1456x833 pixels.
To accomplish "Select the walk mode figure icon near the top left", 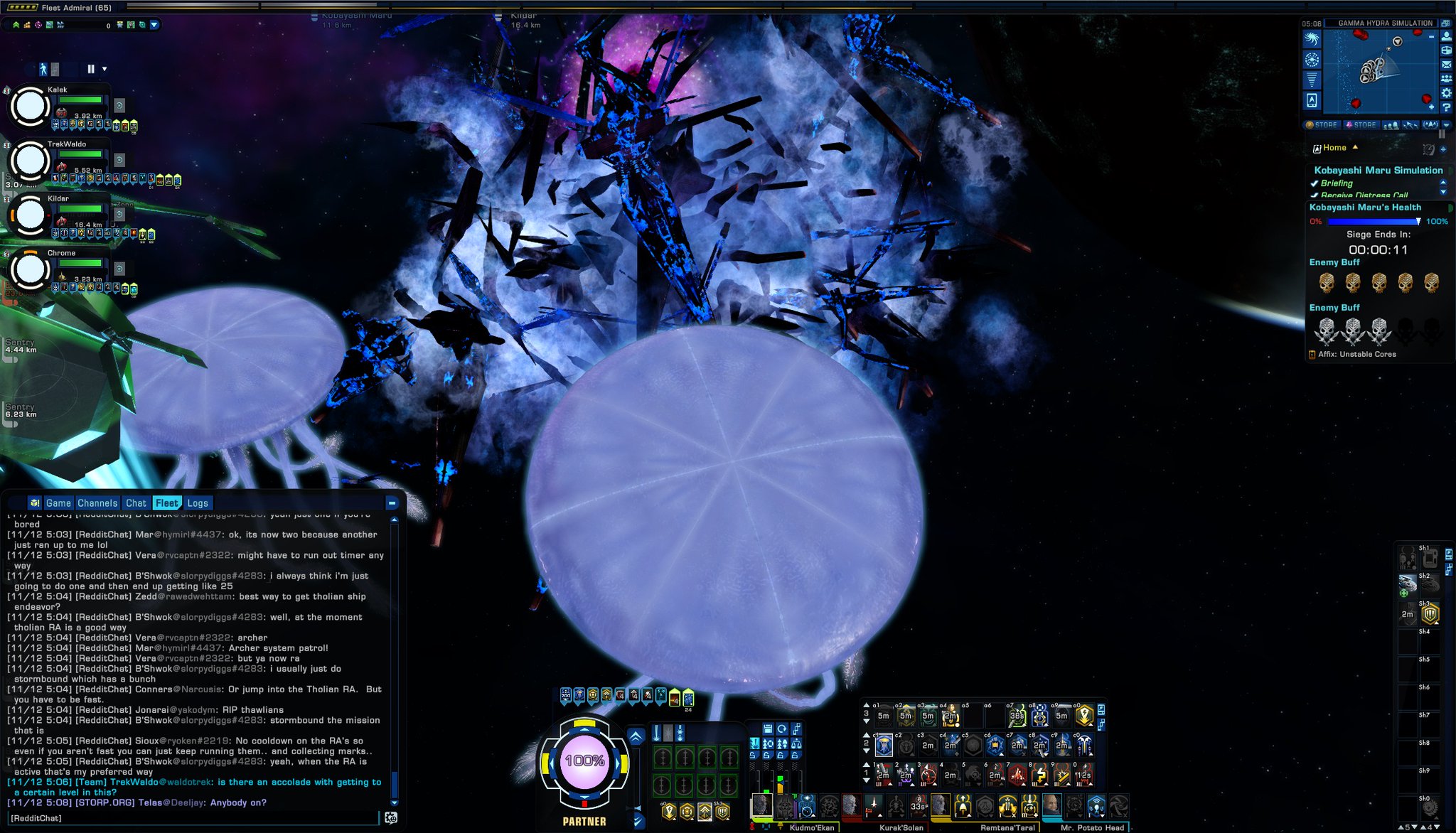I will pos(43,69).
